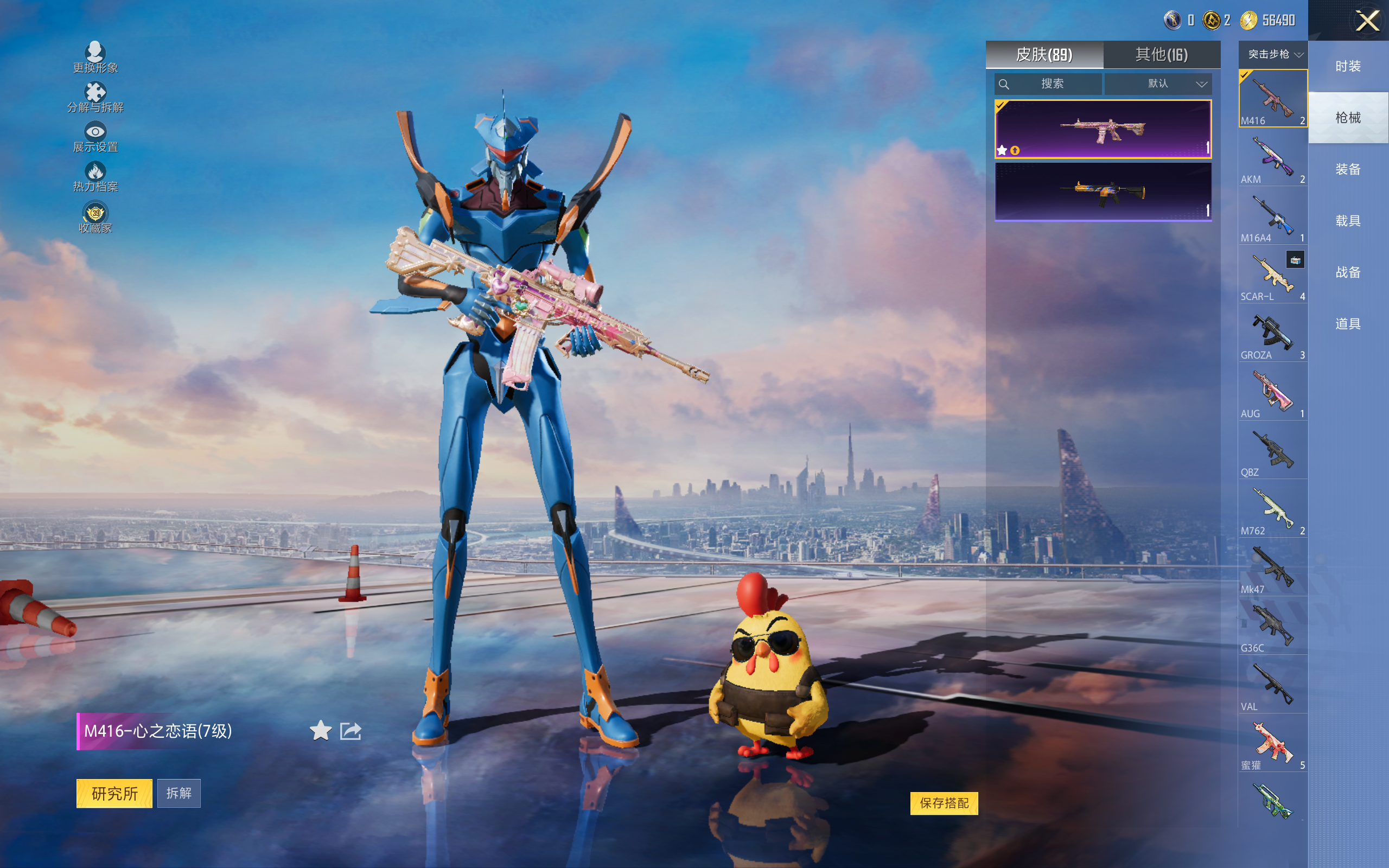Open 更换形象 change appearance
Screen dimensions: 1389x868
[95, 58]
